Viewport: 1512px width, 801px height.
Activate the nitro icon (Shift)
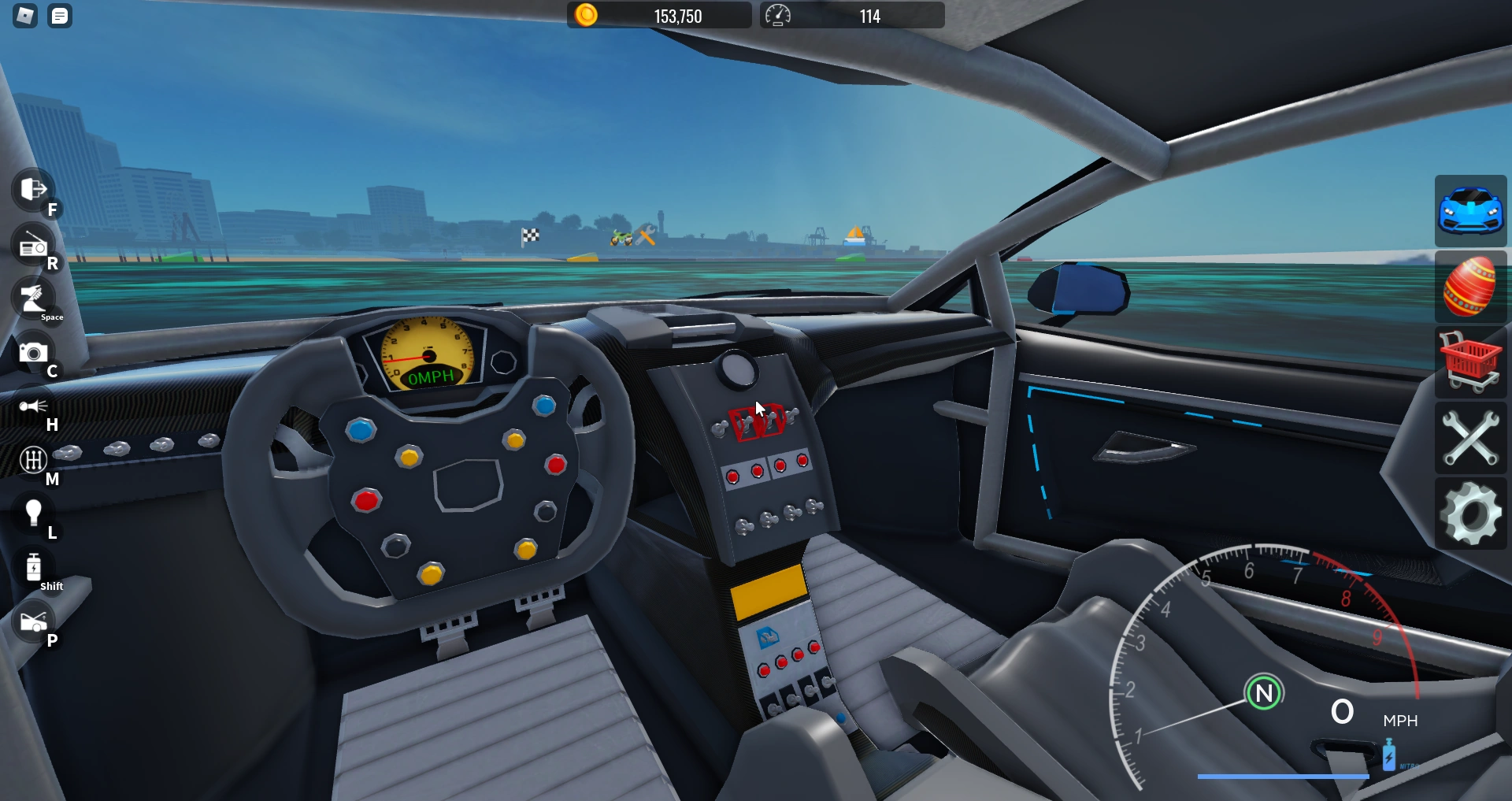tap(35, 567)
